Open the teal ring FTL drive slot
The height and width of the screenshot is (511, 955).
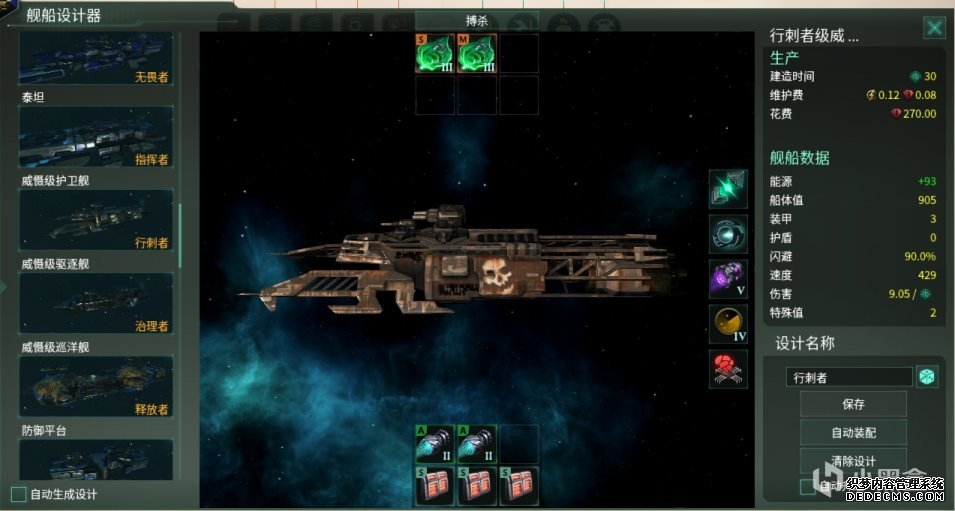[x=728, y=234]
